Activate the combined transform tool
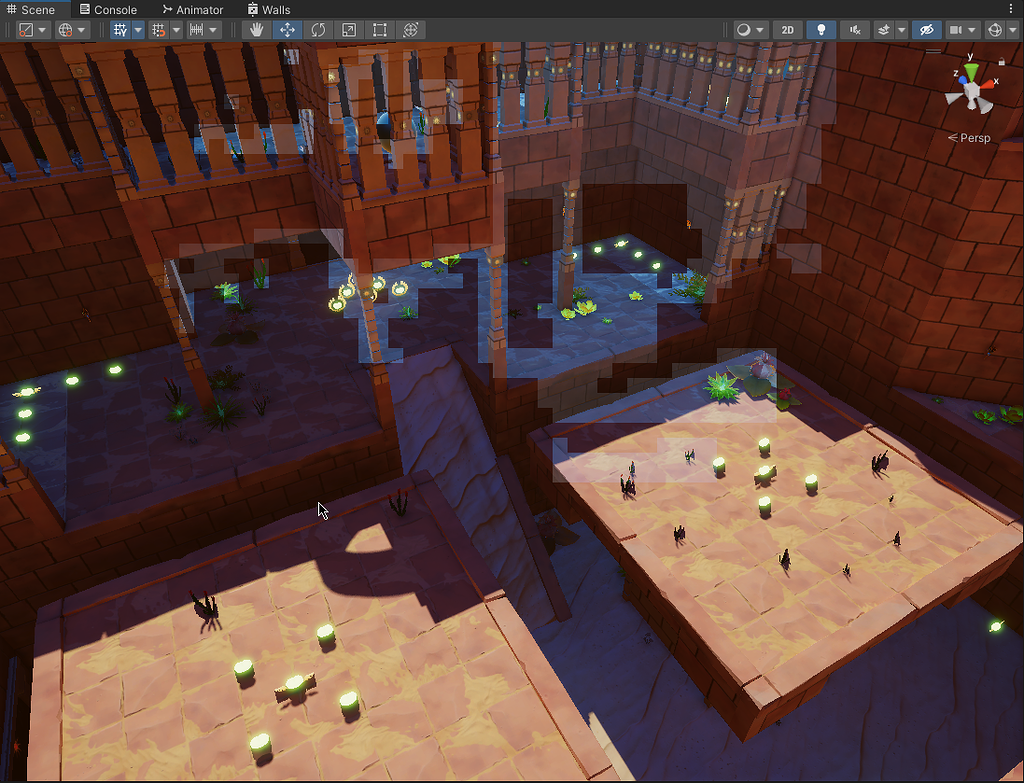 410,30
